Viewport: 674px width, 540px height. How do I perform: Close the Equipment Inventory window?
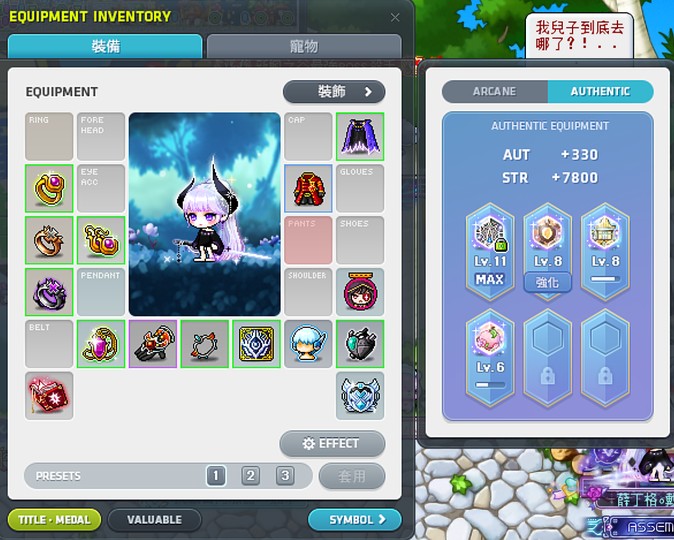[x=395, y=17]
